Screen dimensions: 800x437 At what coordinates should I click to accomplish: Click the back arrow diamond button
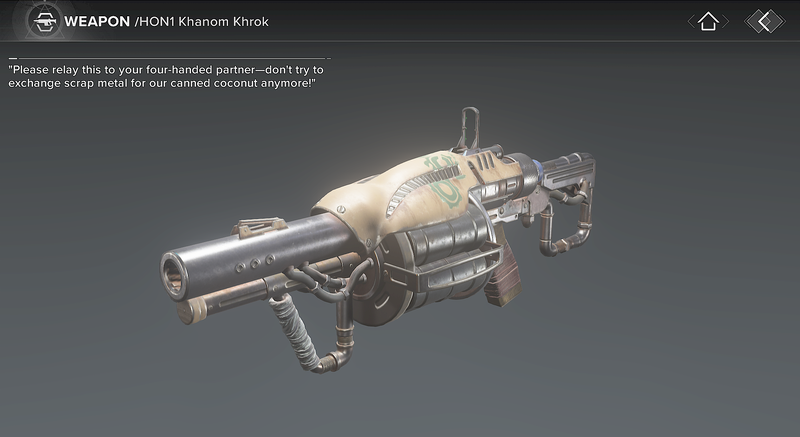point(764,21)
